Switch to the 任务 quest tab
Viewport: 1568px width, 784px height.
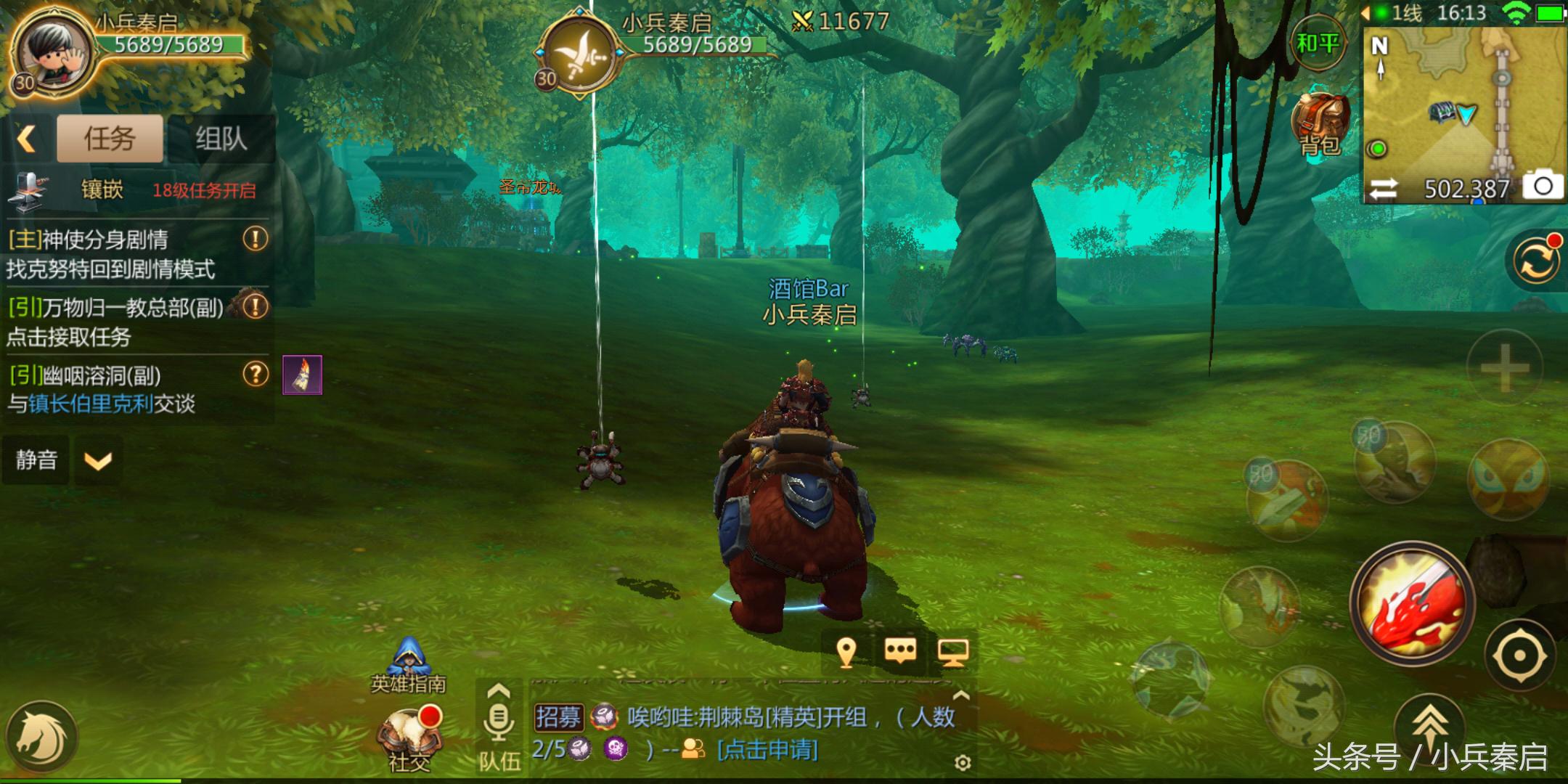tap(110, 138)
